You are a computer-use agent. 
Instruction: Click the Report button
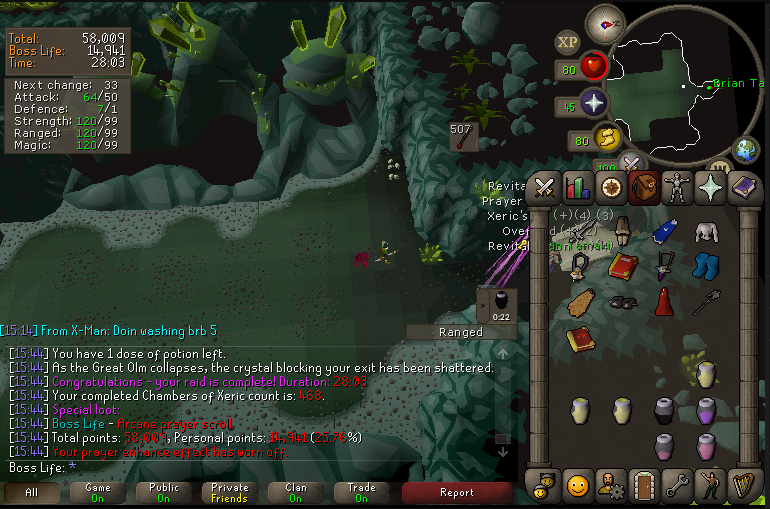point(456,492)
